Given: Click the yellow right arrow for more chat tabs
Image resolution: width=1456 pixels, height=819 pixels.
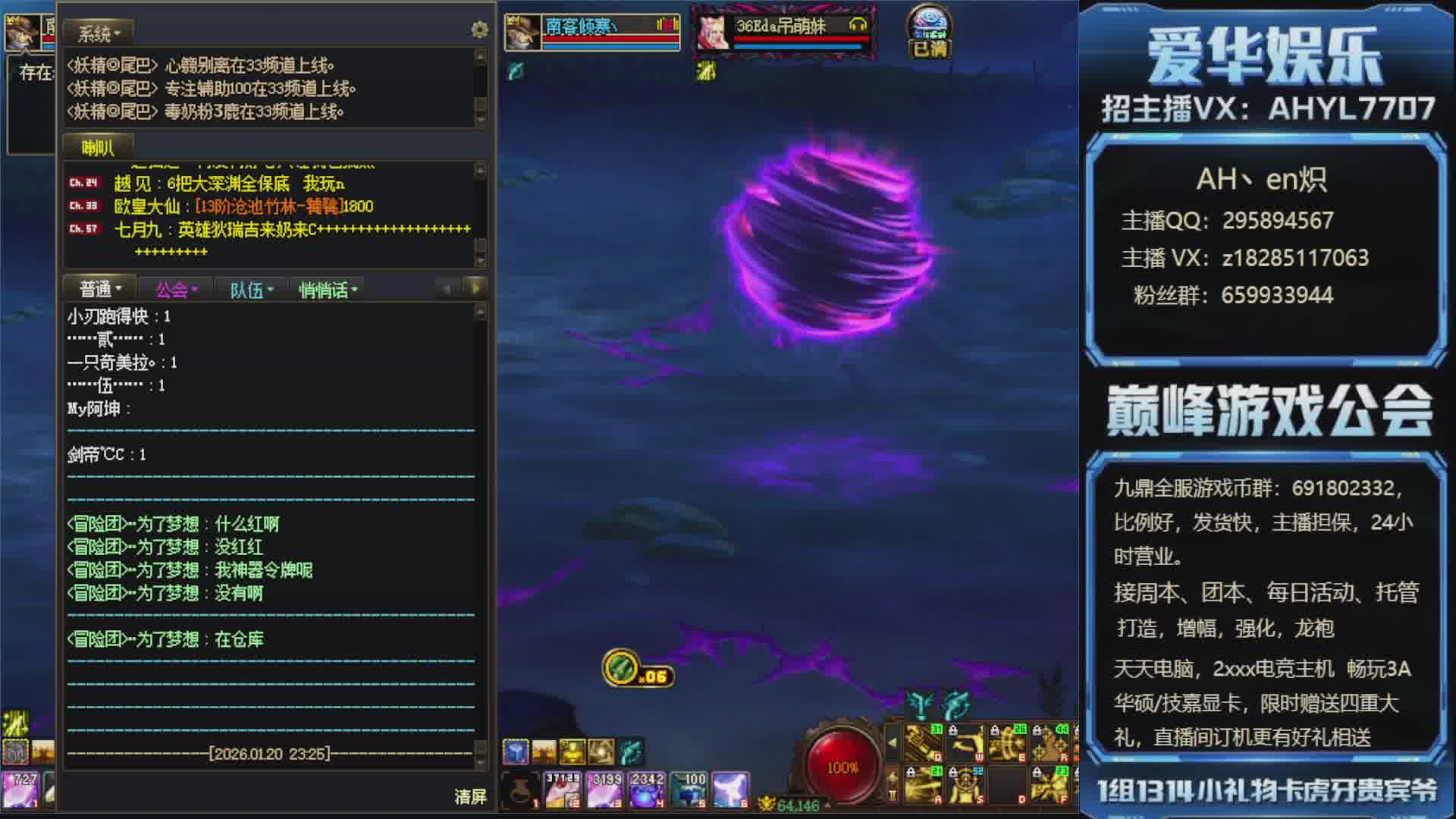Looking at the screenshot, I should [x=475, y=288].
